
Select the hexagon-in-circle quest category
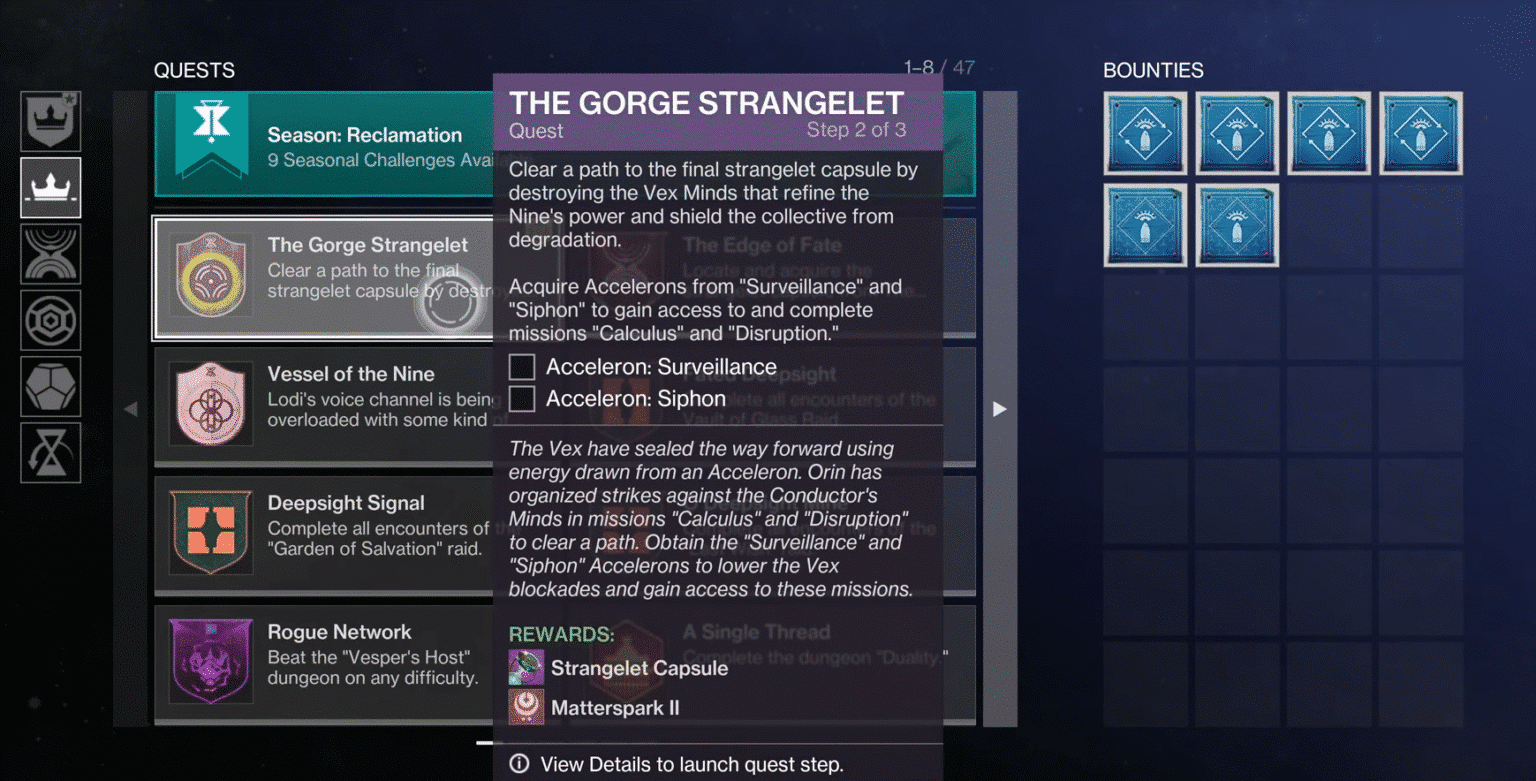(51, 320)
